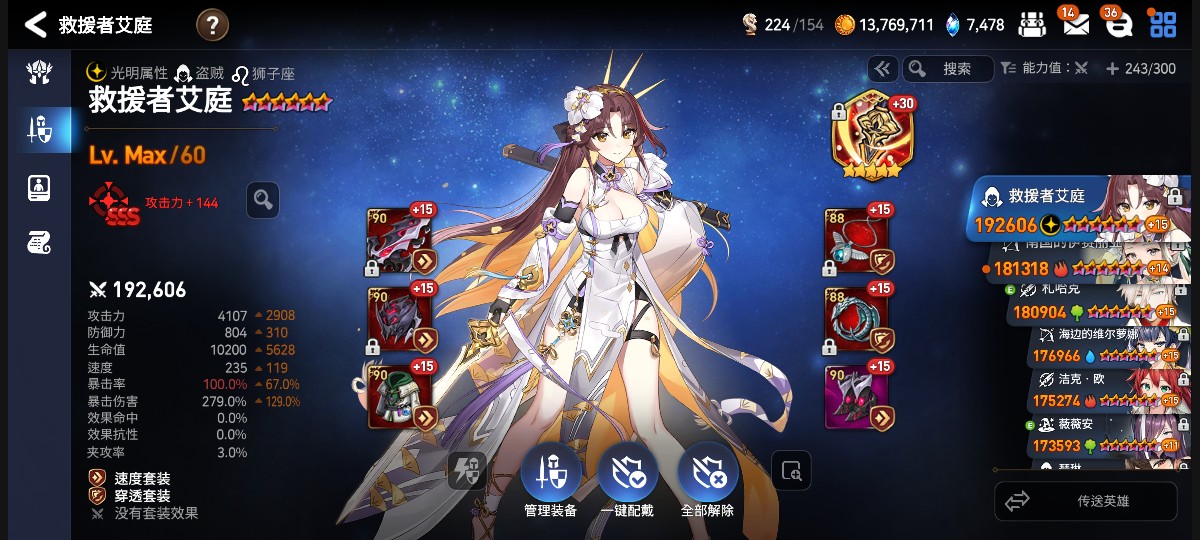1200x540 pixels.
Task: Select the equipped boots slot
Action: pos(857,398)
